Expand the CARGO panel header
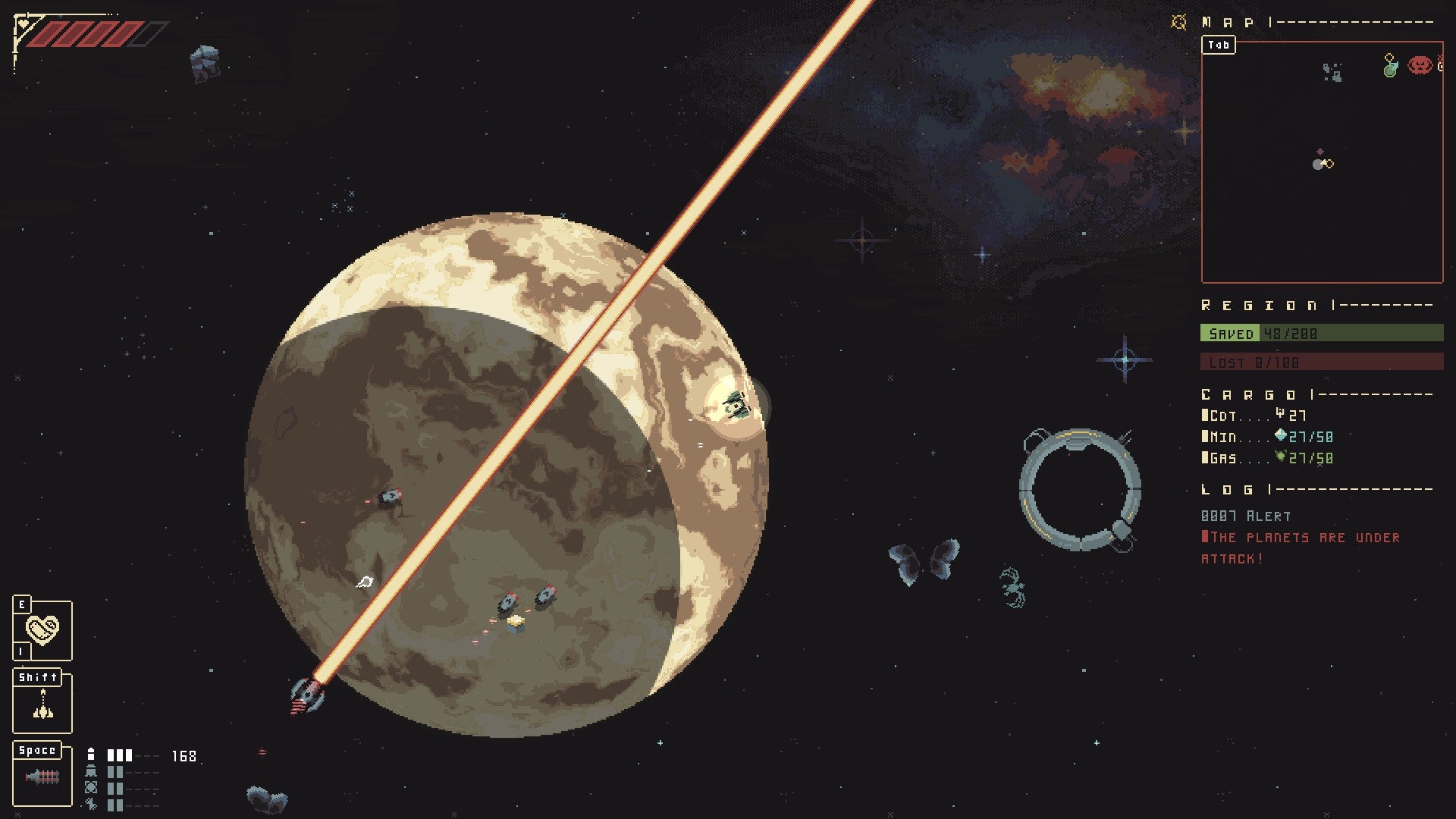This screenshot has height=819, width=1456. click(x=1251, y=393)
